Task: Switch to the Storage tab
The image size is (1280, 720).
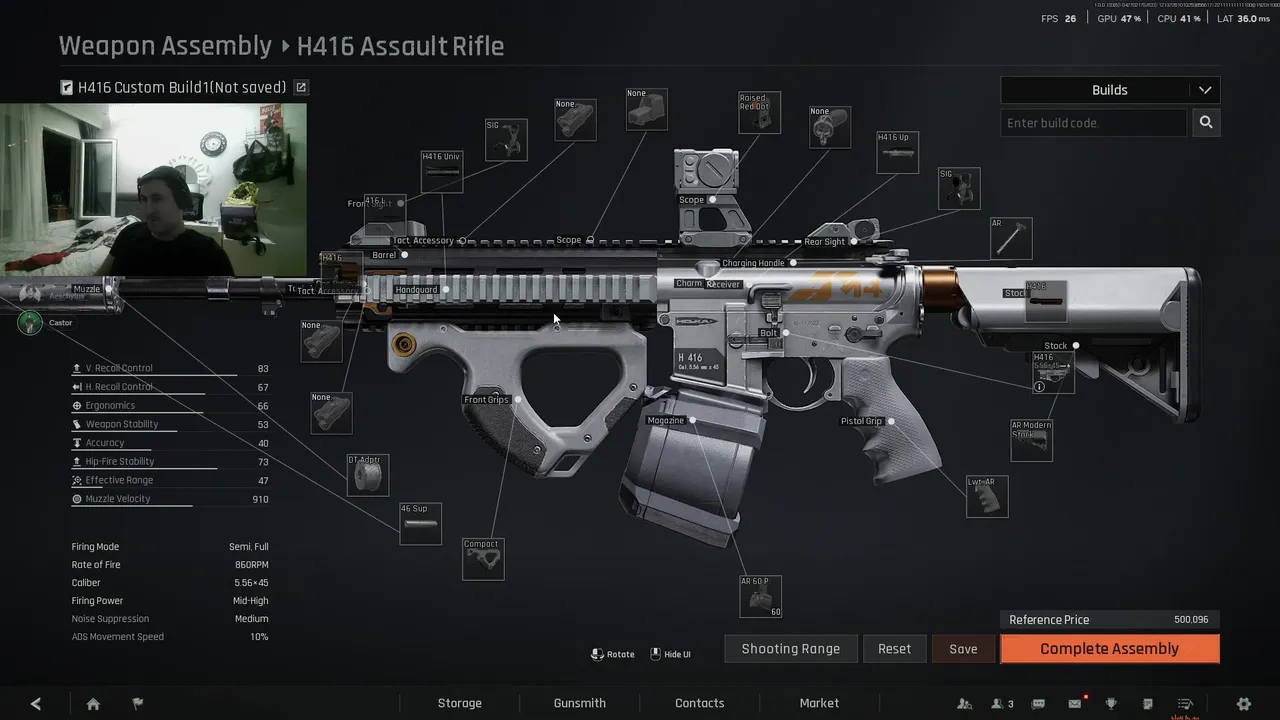Action: 459,703
